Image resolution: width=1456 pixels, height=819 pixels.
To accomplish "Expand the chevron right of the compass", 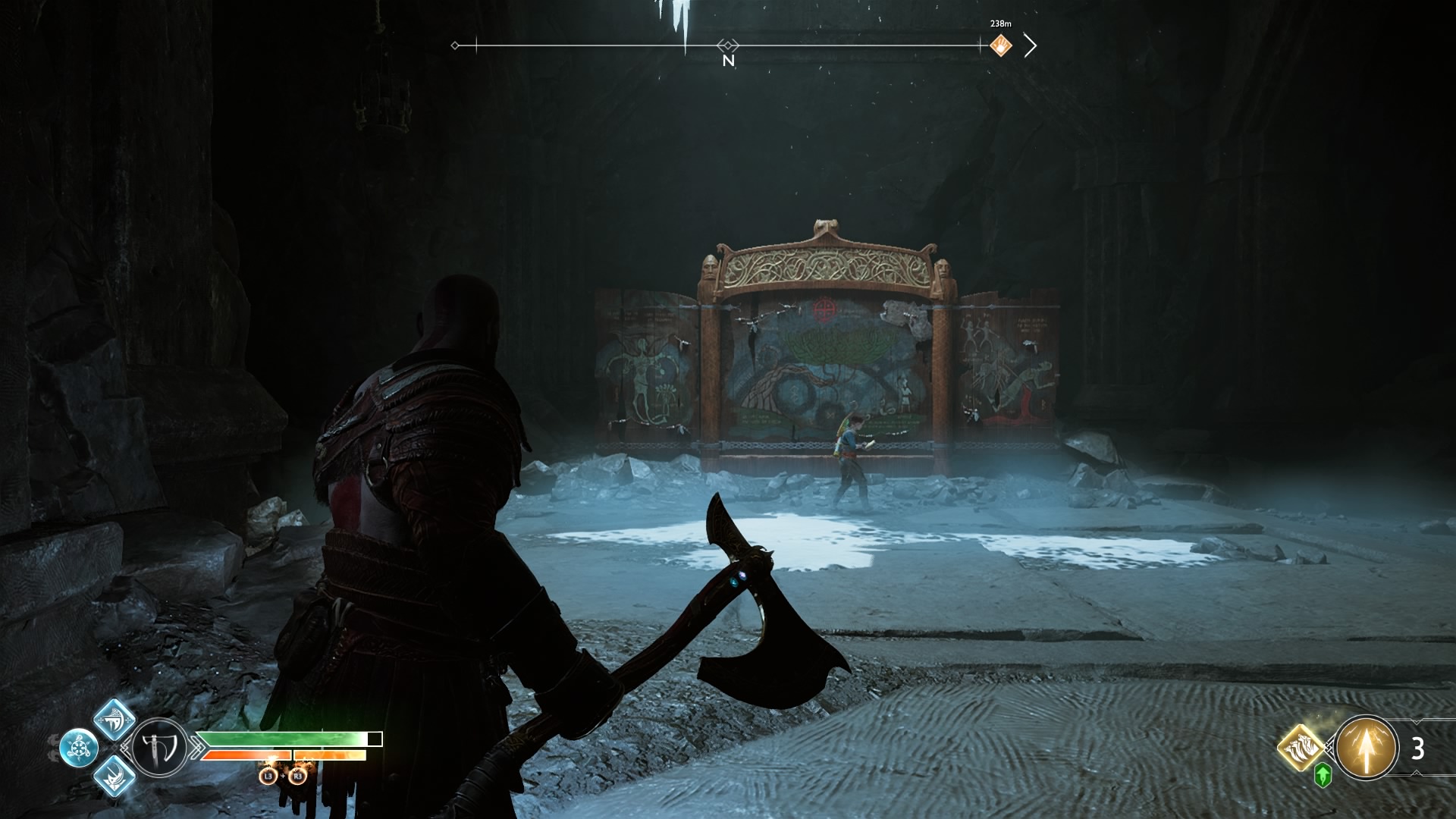I will click(x=1031, y=45).
